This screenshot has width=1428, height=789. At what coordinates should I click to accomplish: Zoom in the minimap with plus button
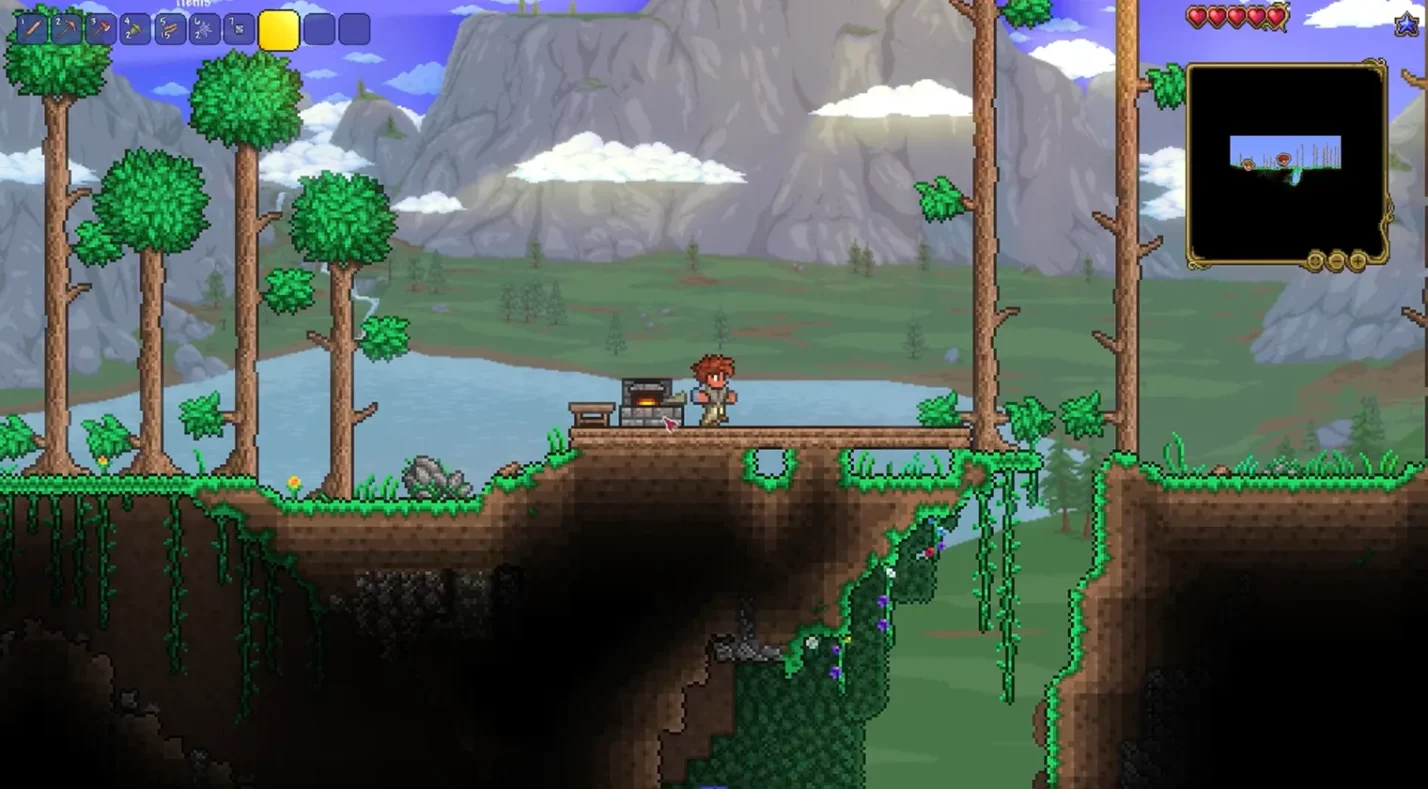[1357, 261]
